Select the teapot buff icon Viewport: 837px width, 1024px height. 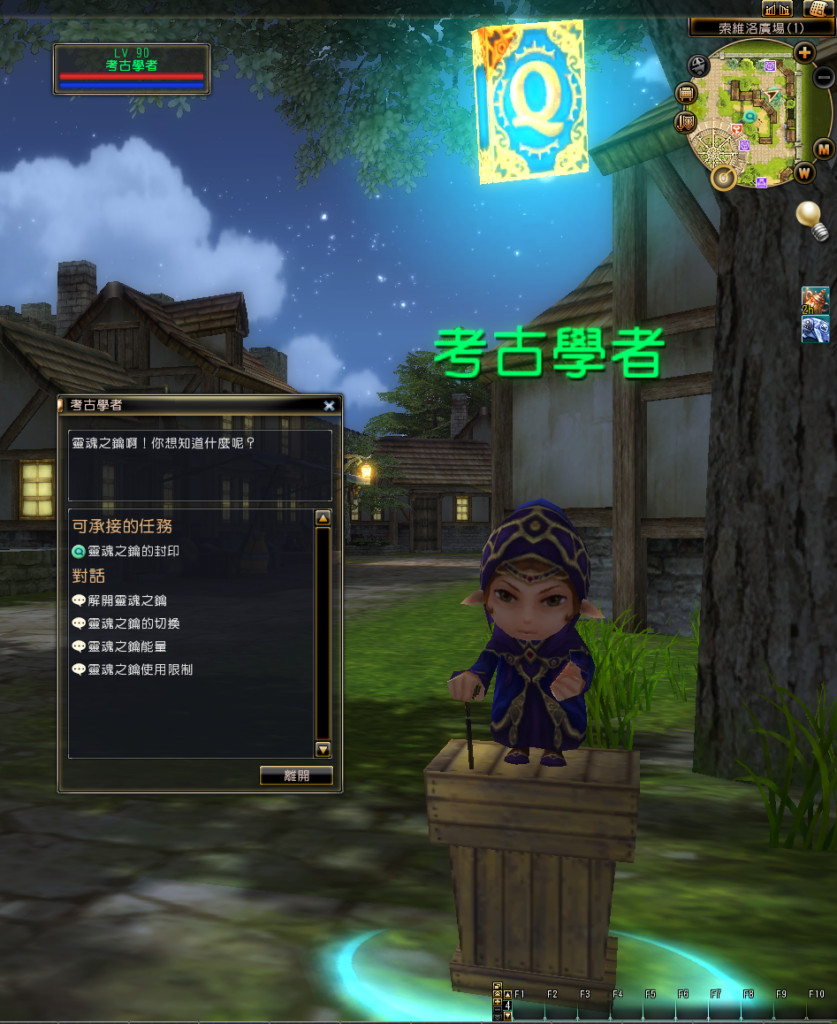(815, 300)
